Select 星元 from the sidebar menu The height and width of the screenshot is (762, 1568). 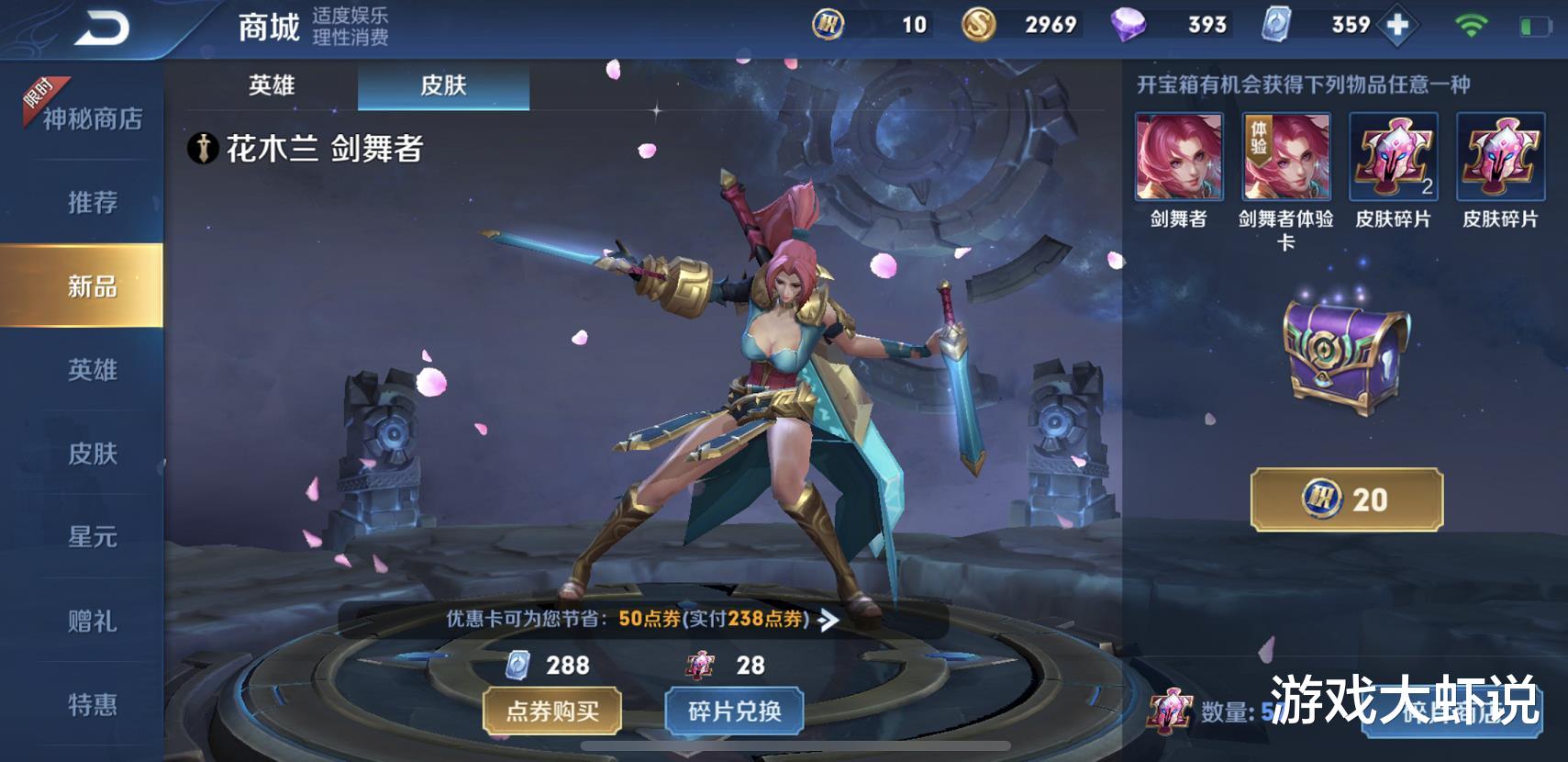[x=95, y=539]
